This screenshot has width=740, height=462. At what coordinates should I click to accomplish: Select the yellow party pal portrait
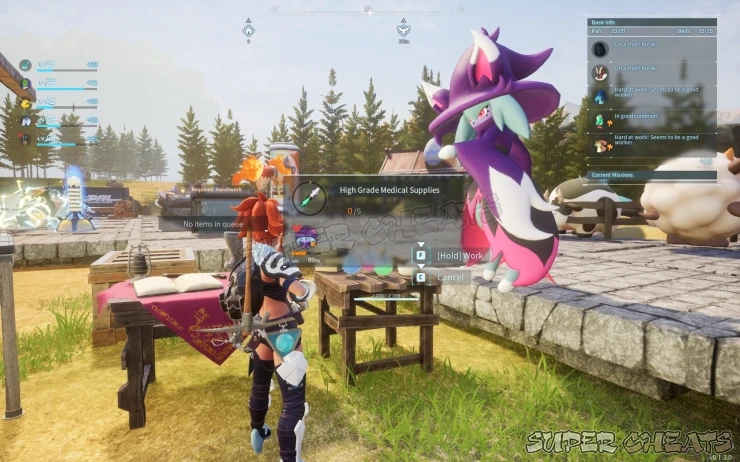(25, 102)
